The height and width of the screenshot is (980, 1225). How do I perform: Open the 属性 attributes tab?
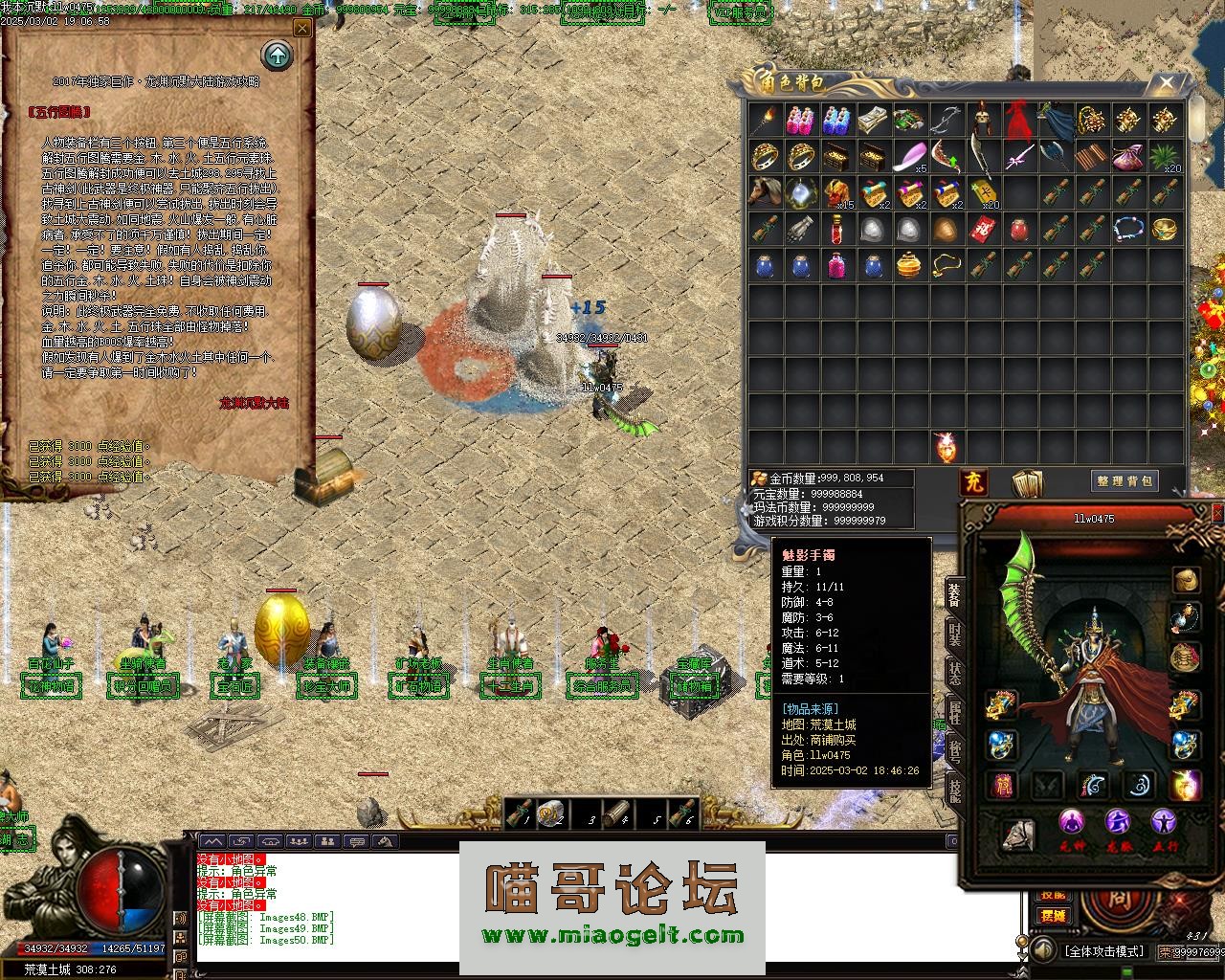click(x=954, y=711)
